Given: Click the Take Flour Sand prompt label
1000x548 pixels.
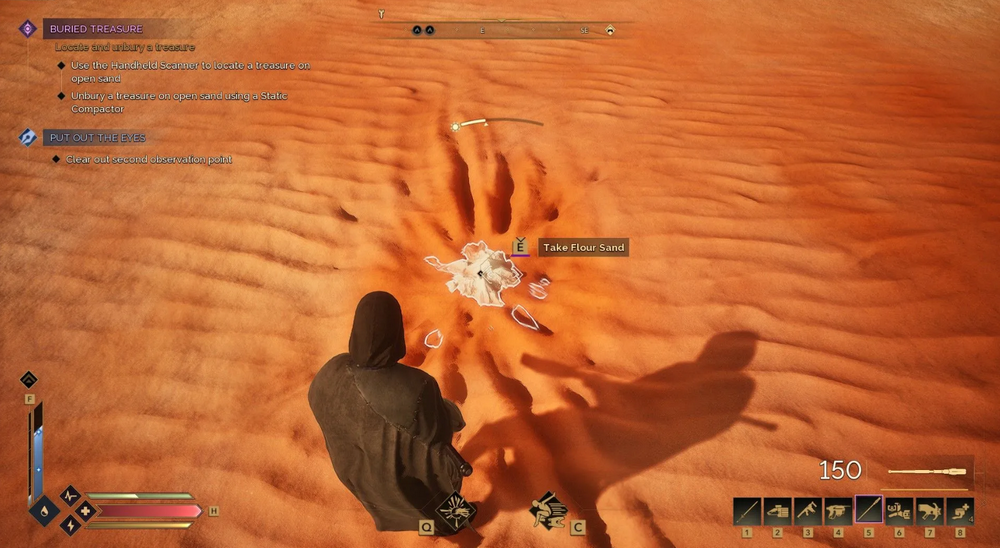Looking at the screenshot, I should click(584, 247).
